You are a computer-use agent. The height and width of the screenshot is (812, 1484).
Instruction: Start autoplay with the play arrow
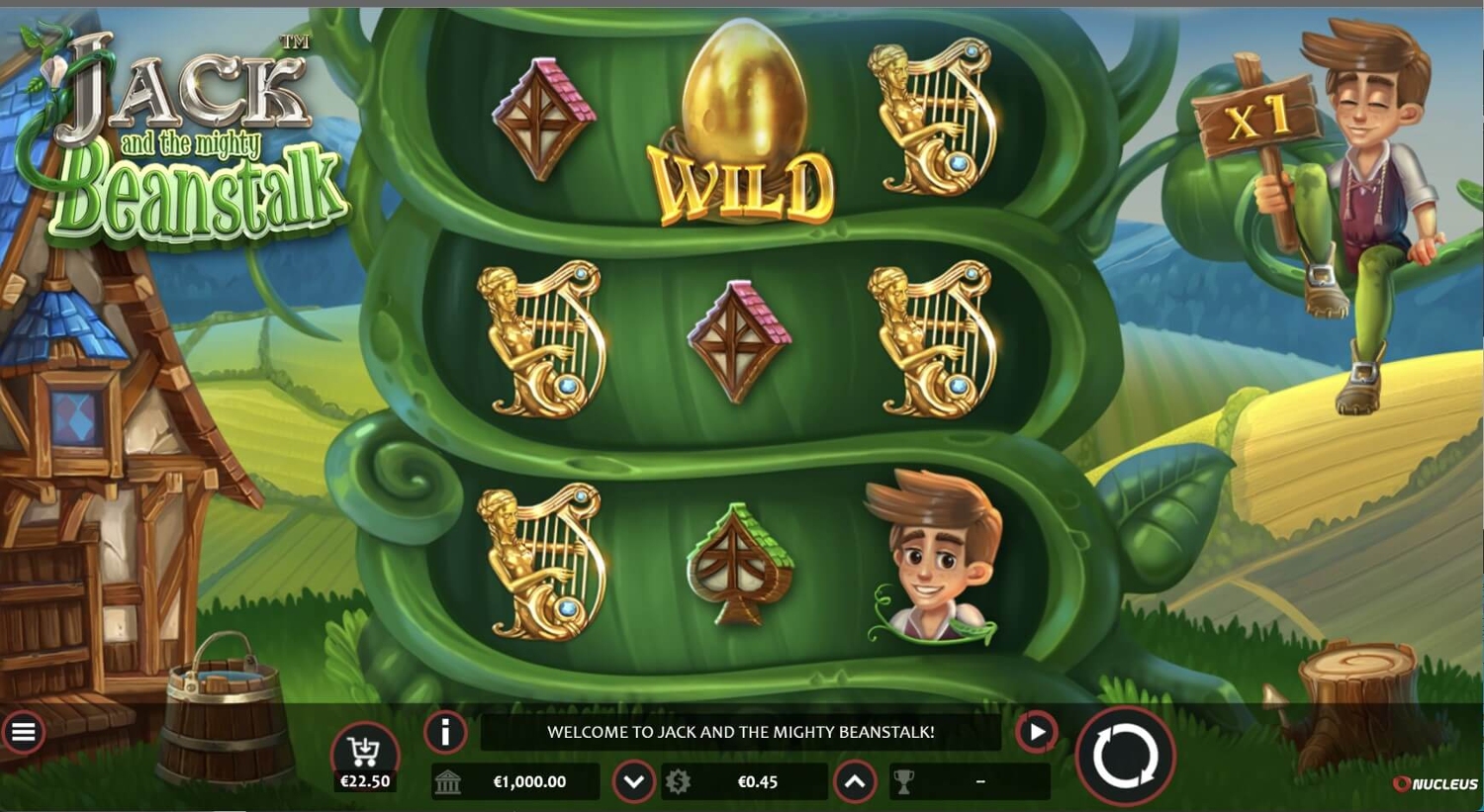[x=1036, y=733]
